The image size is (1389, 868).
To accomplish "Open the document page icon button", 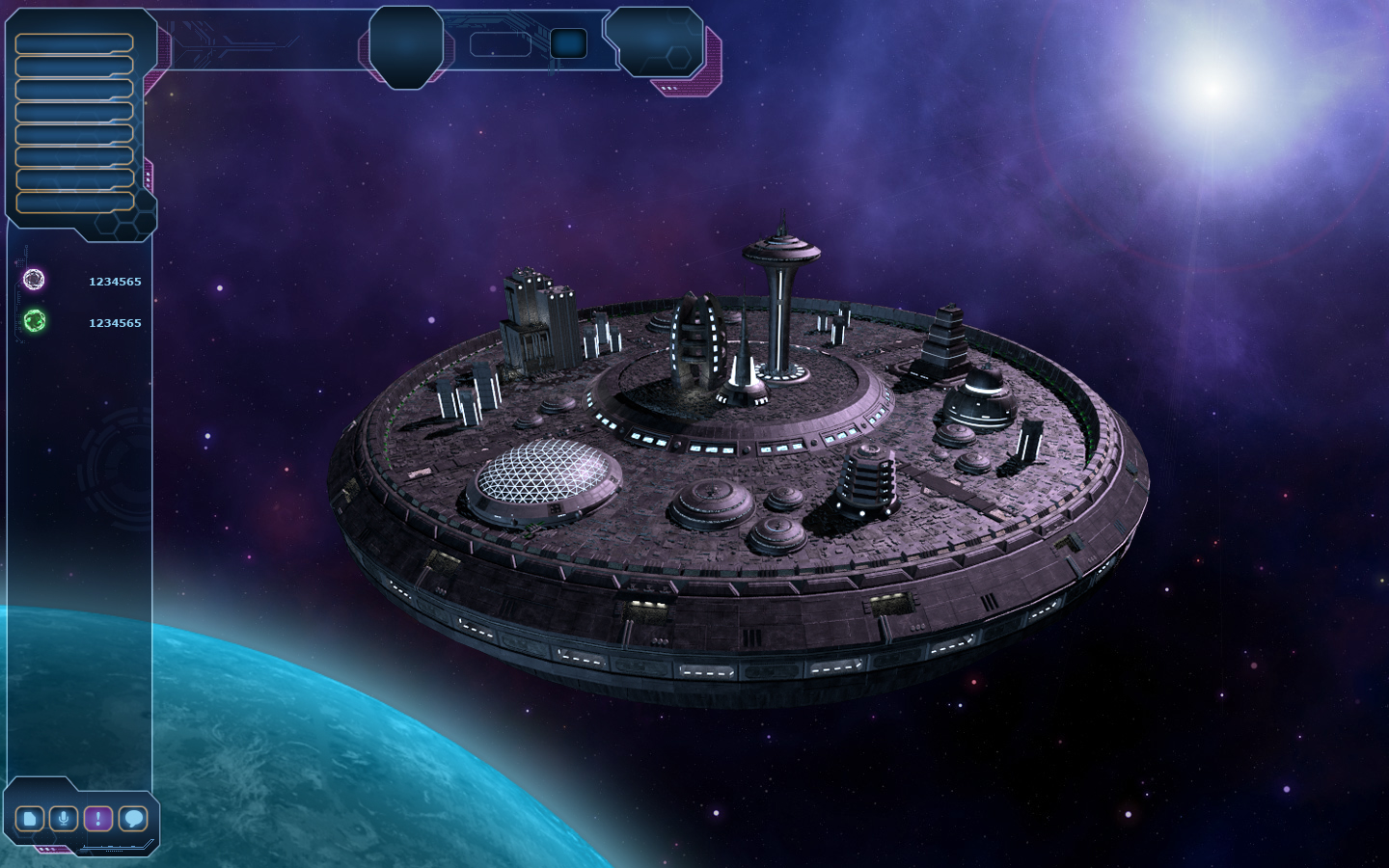I will pos(30,819).
